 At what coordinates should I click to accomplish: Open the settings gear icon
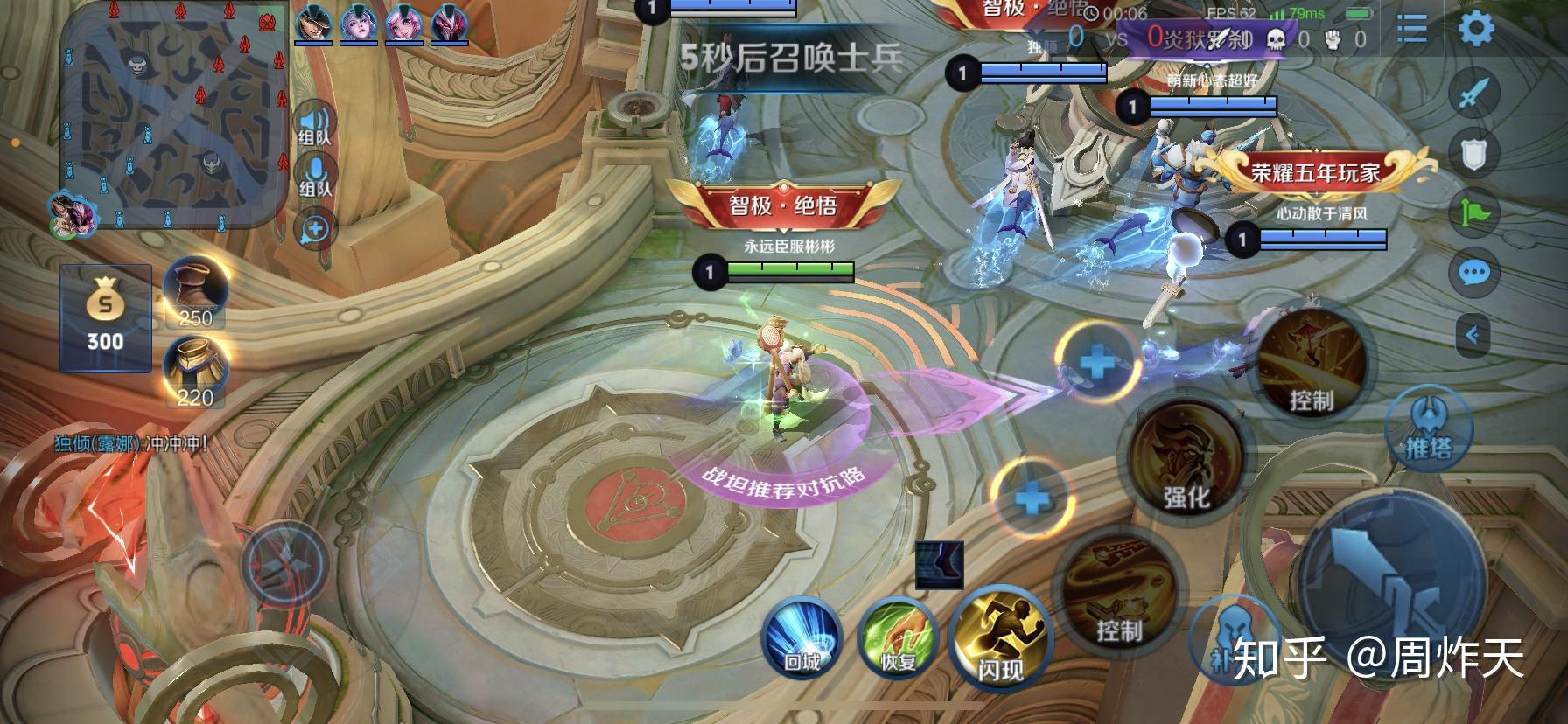[x=1479, y=28]
